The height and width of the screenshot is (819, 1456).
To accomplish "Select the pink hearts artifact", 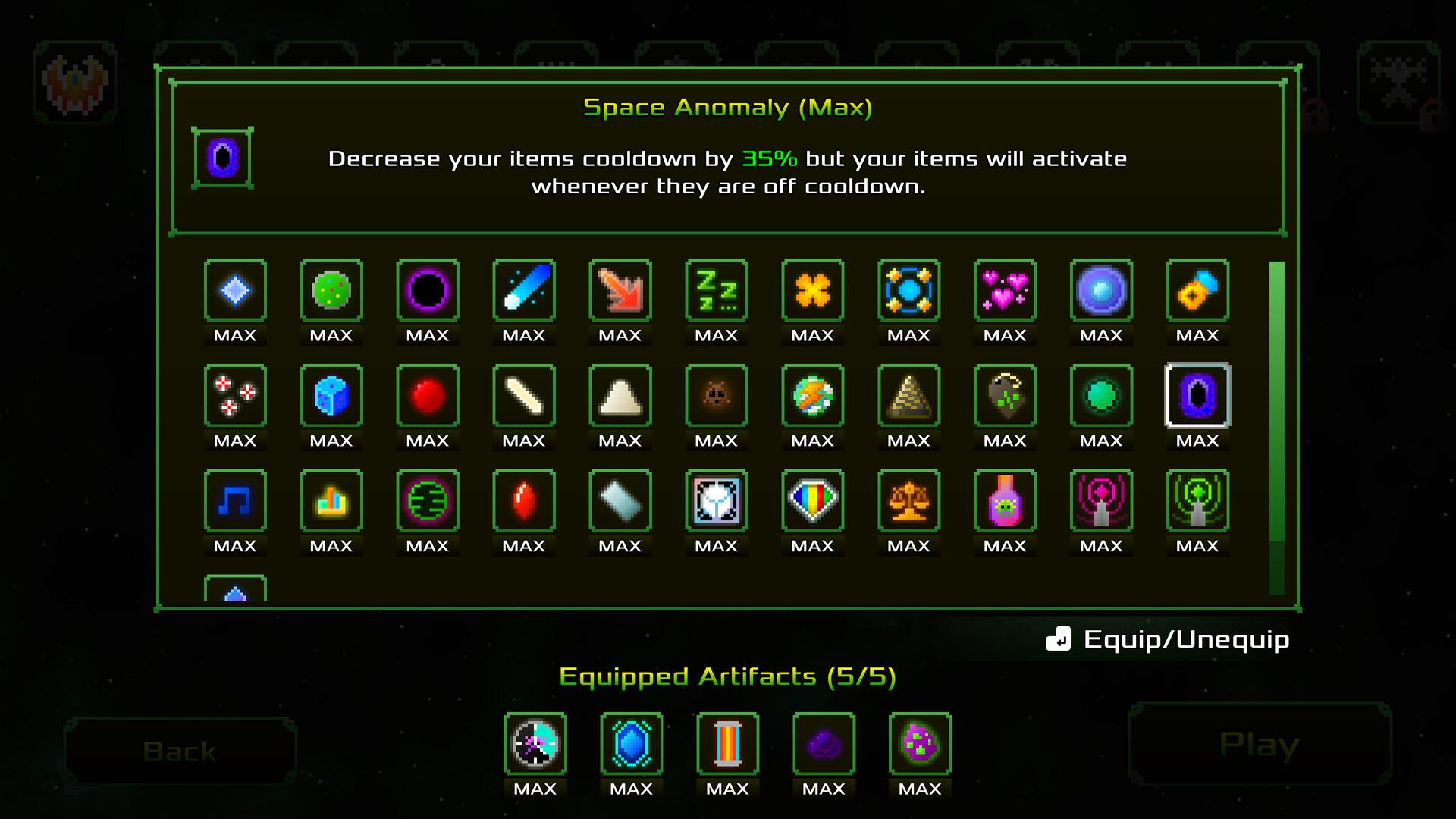I will [1005, 290].
